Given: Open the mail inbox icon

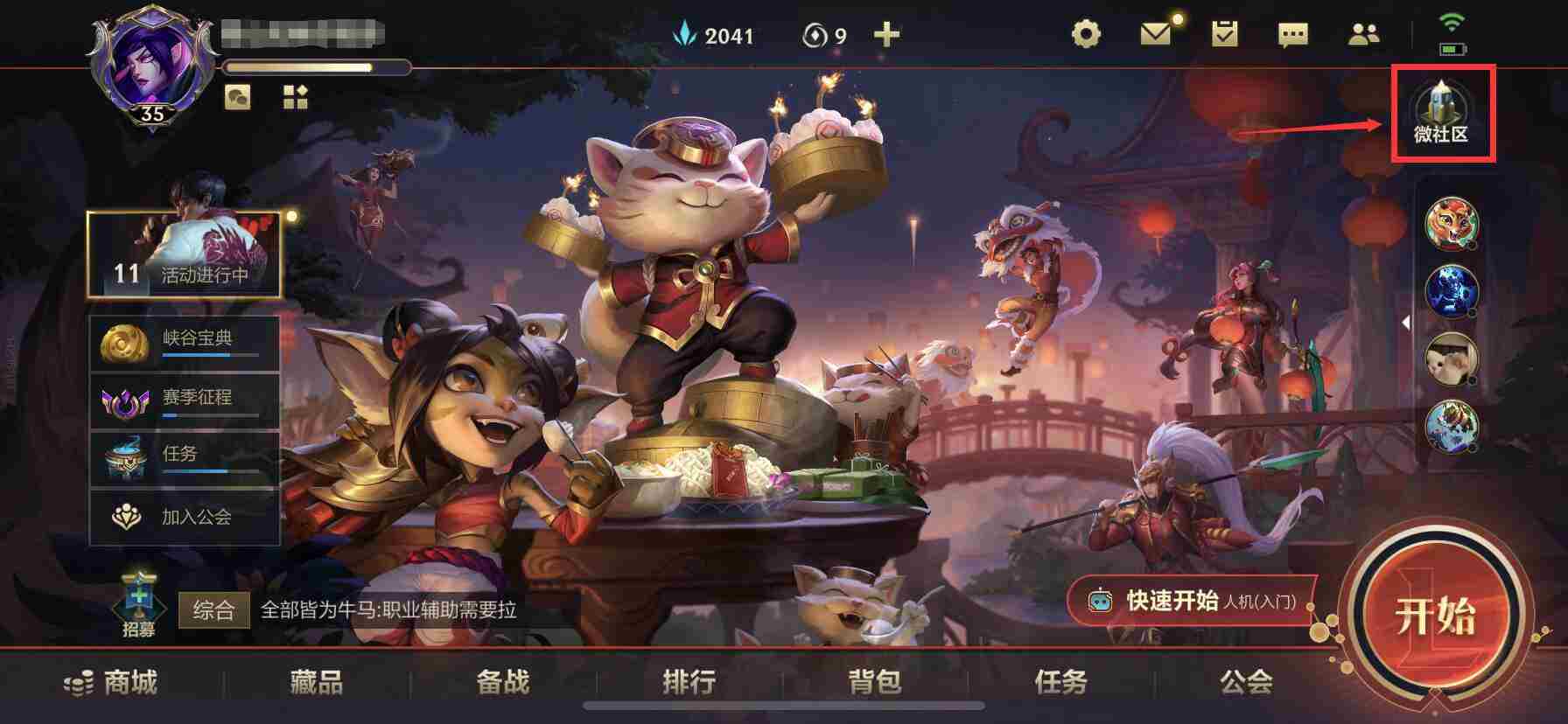Looking at the screenshot, I should click(x=1157, y=32).
